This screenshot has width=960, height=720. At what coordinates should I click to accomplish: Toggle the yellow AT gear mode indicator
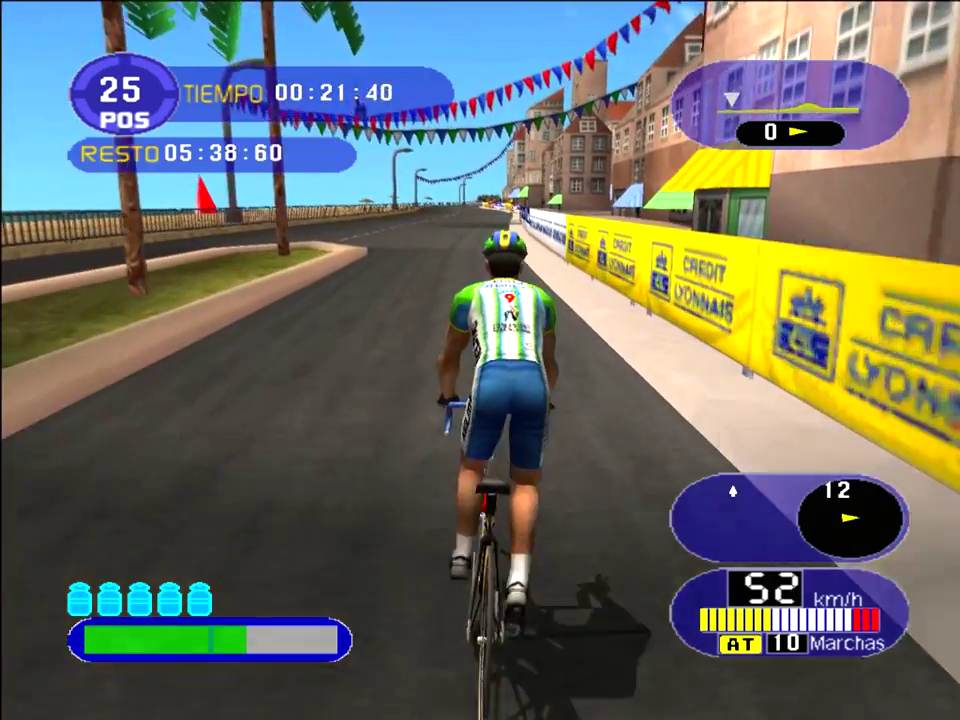(x=740, y=644)
